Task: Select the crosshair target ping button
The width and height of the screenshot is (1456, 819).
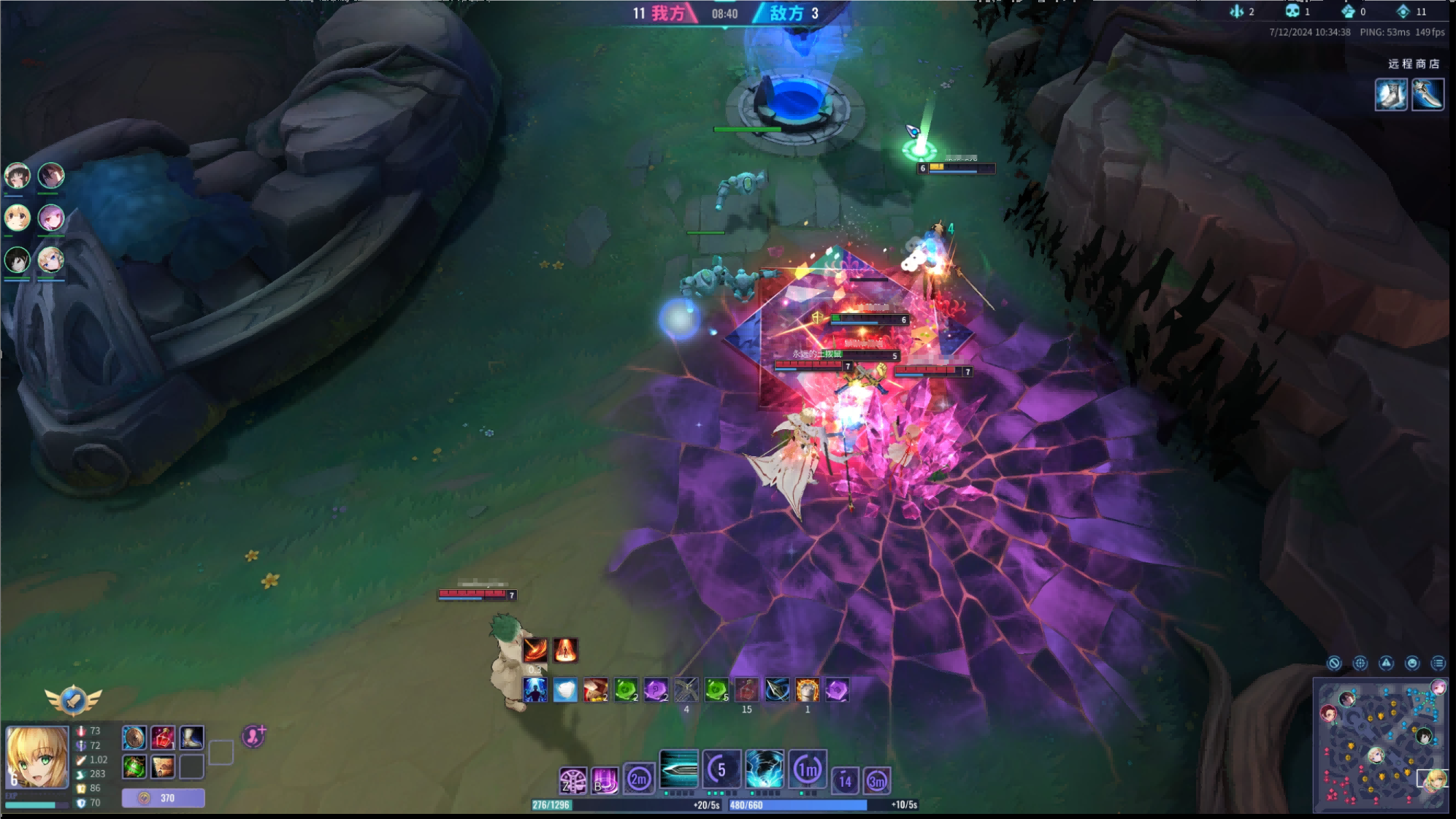Action: (x=1360, y=663)
